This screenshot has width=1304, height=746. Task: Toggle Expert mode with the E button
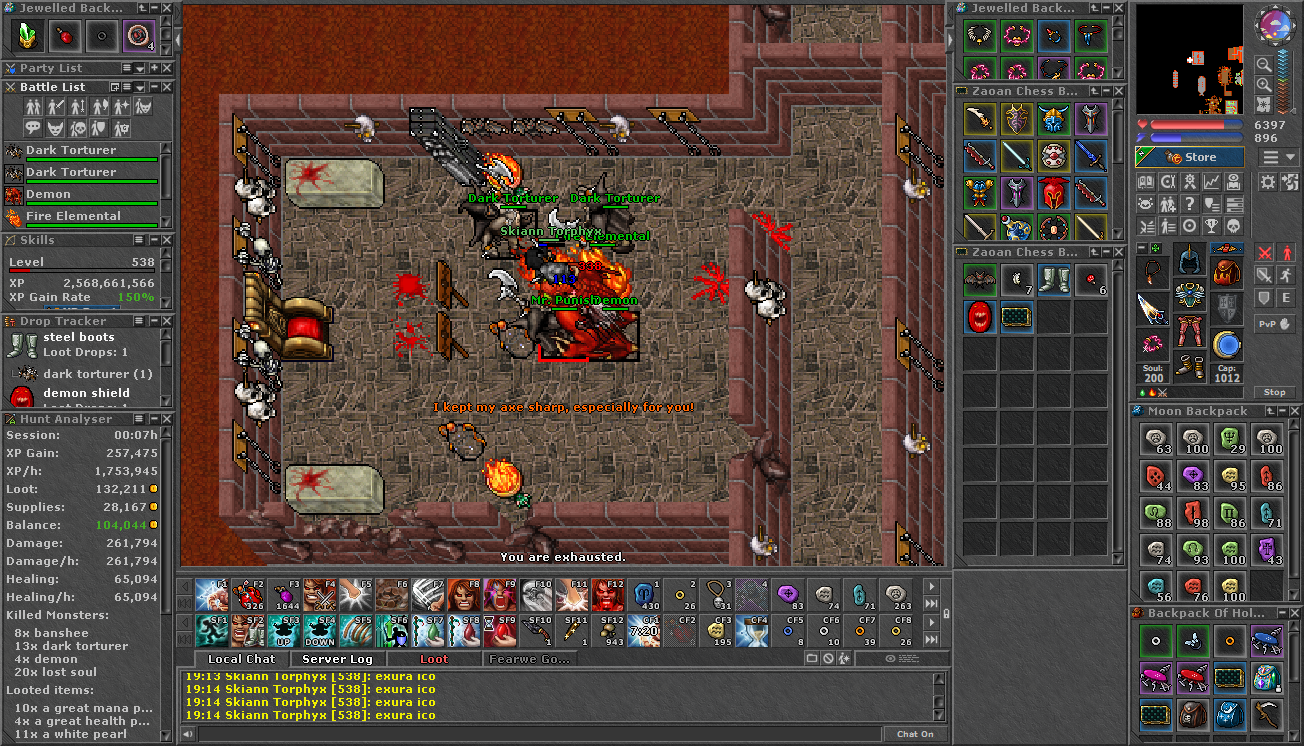click(x=1286, y=298)
